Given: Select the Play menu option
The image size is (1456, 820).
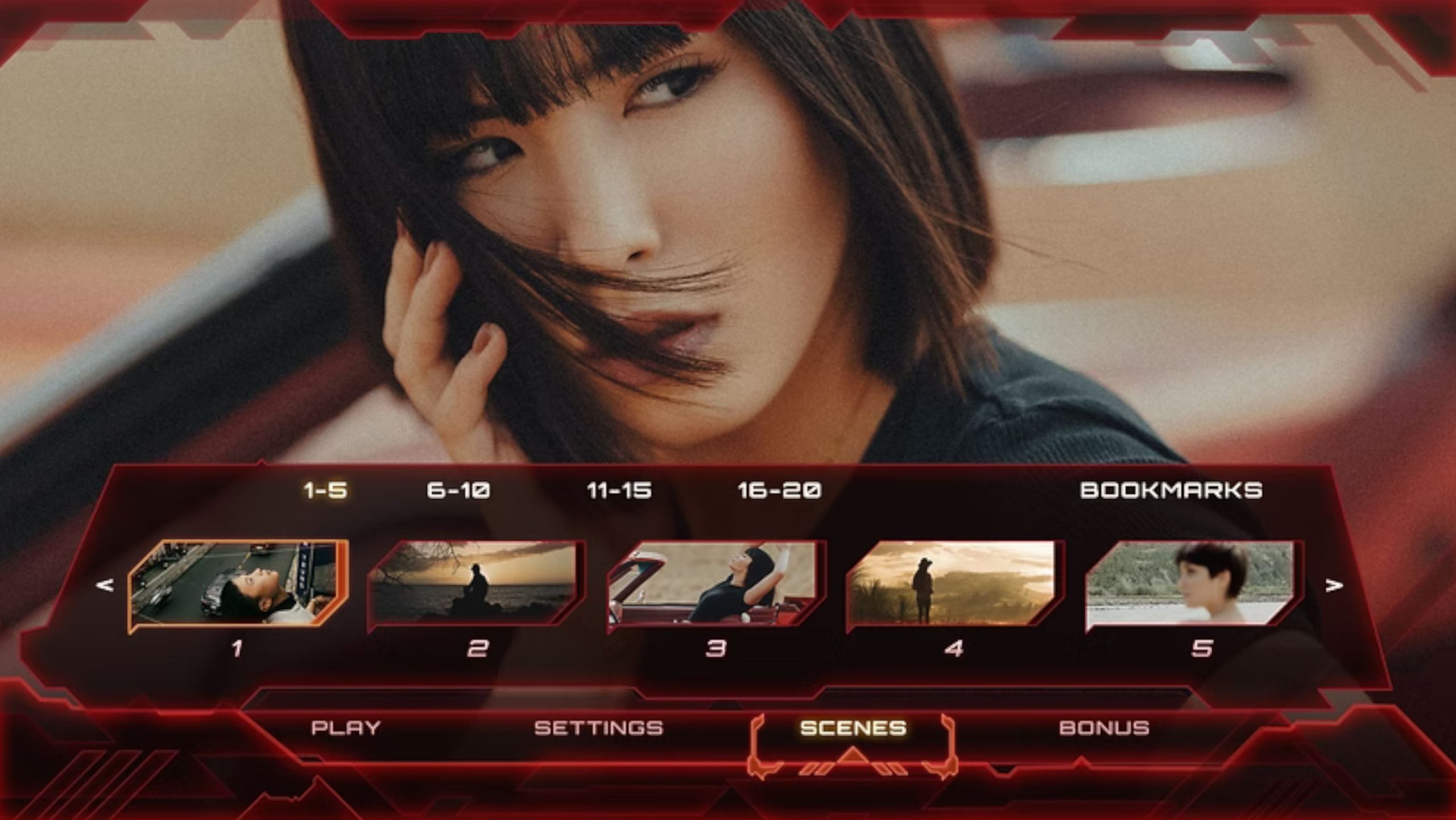Looking at the screenshot, I should 345,728.
